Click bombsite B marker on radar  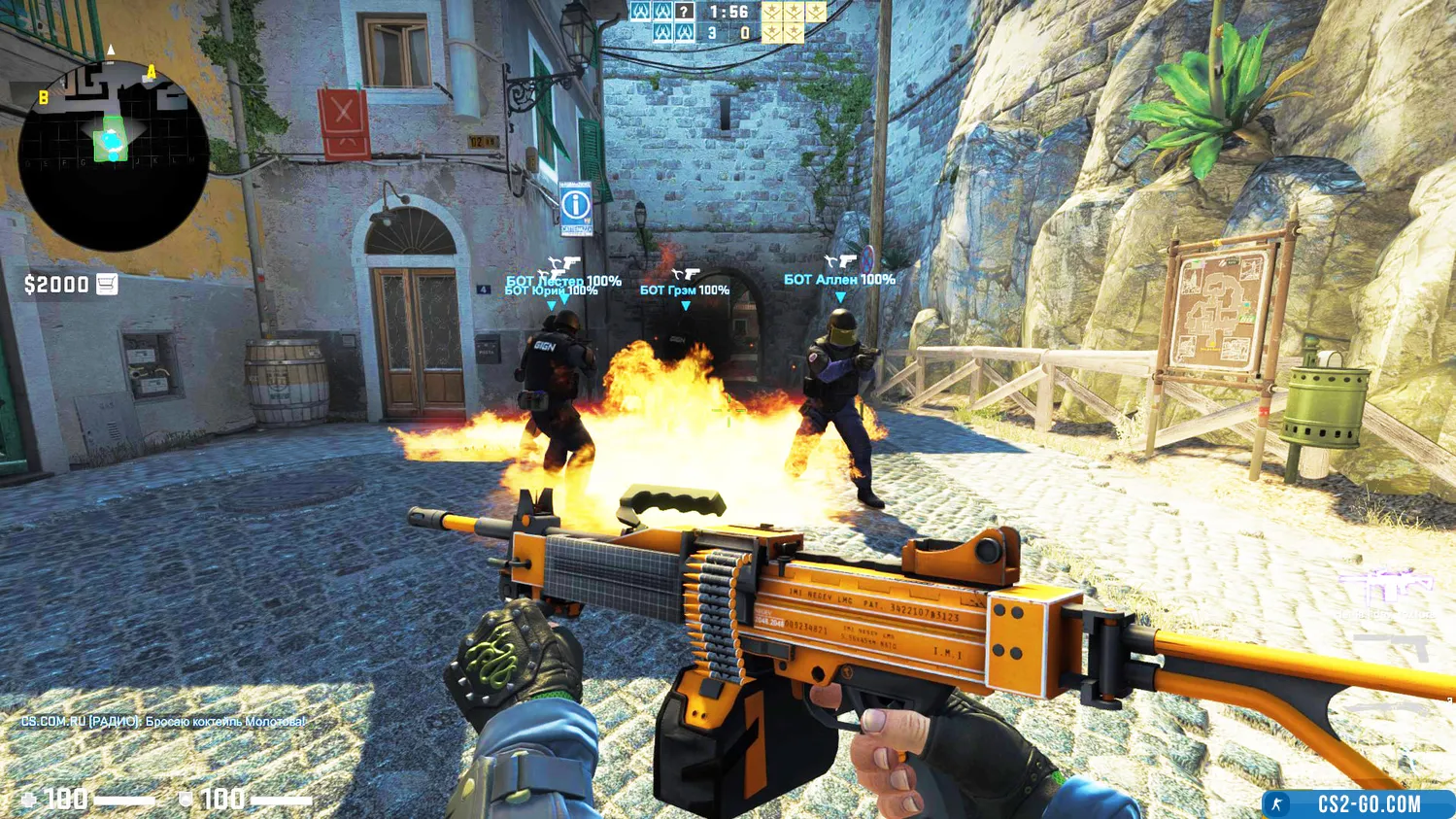click(x=43, y=97)
